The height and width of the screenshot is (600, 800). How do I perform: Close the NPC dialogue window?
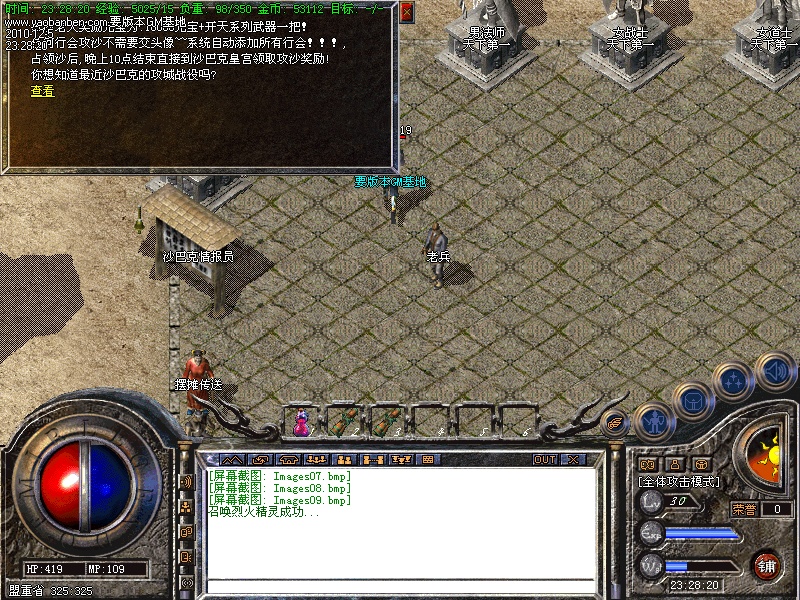[406, 12]
